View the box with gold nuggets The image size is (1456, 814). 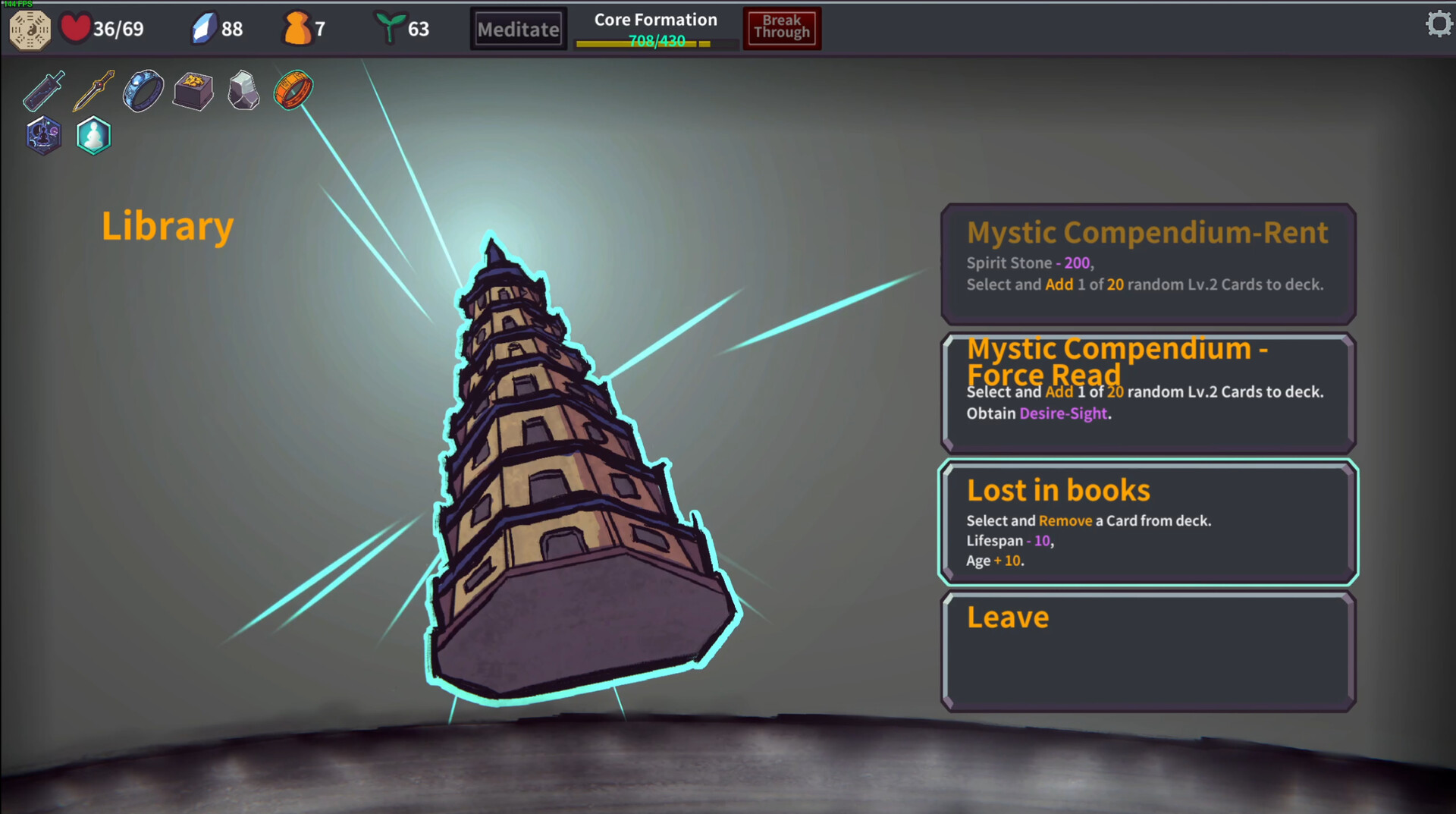193,91
